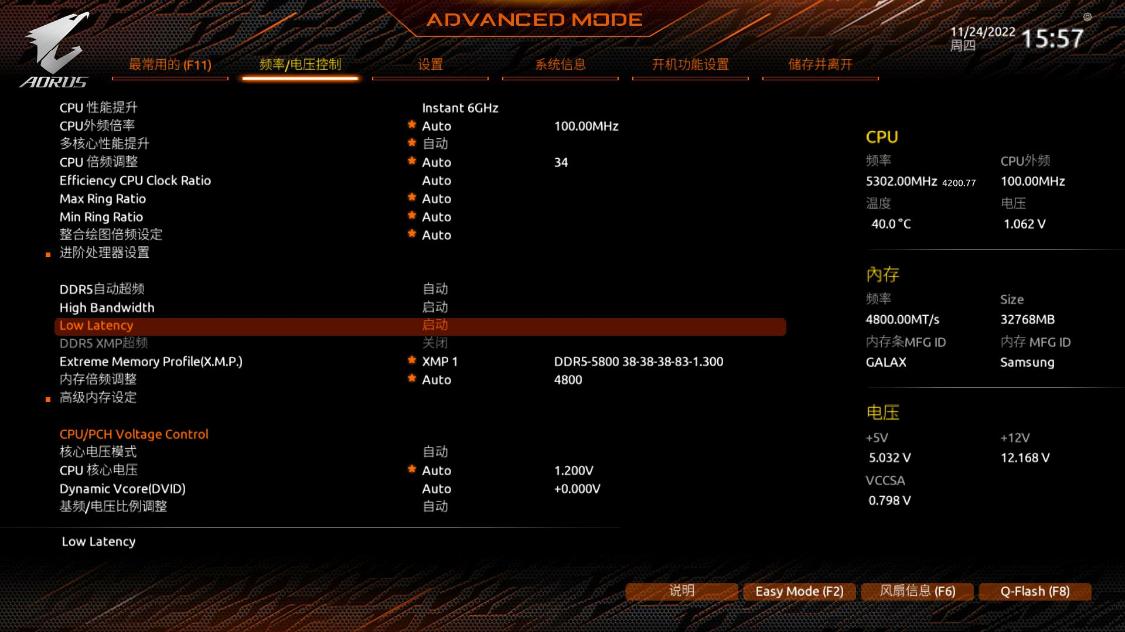Select the Max Ring Ratio entry
This screenshot has height=632, width=1125.
101,199
